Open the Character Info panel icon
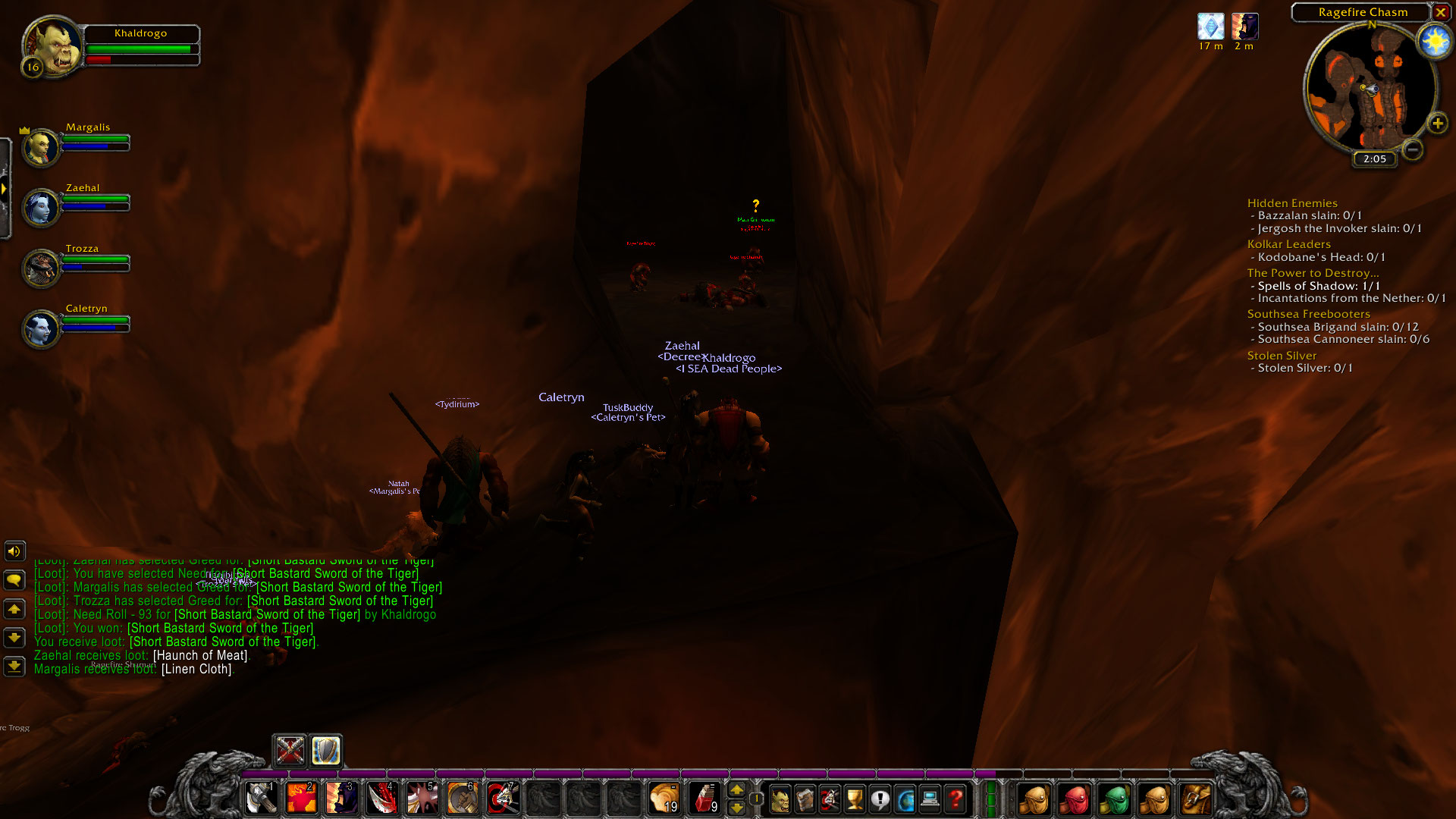 (780, 799)
